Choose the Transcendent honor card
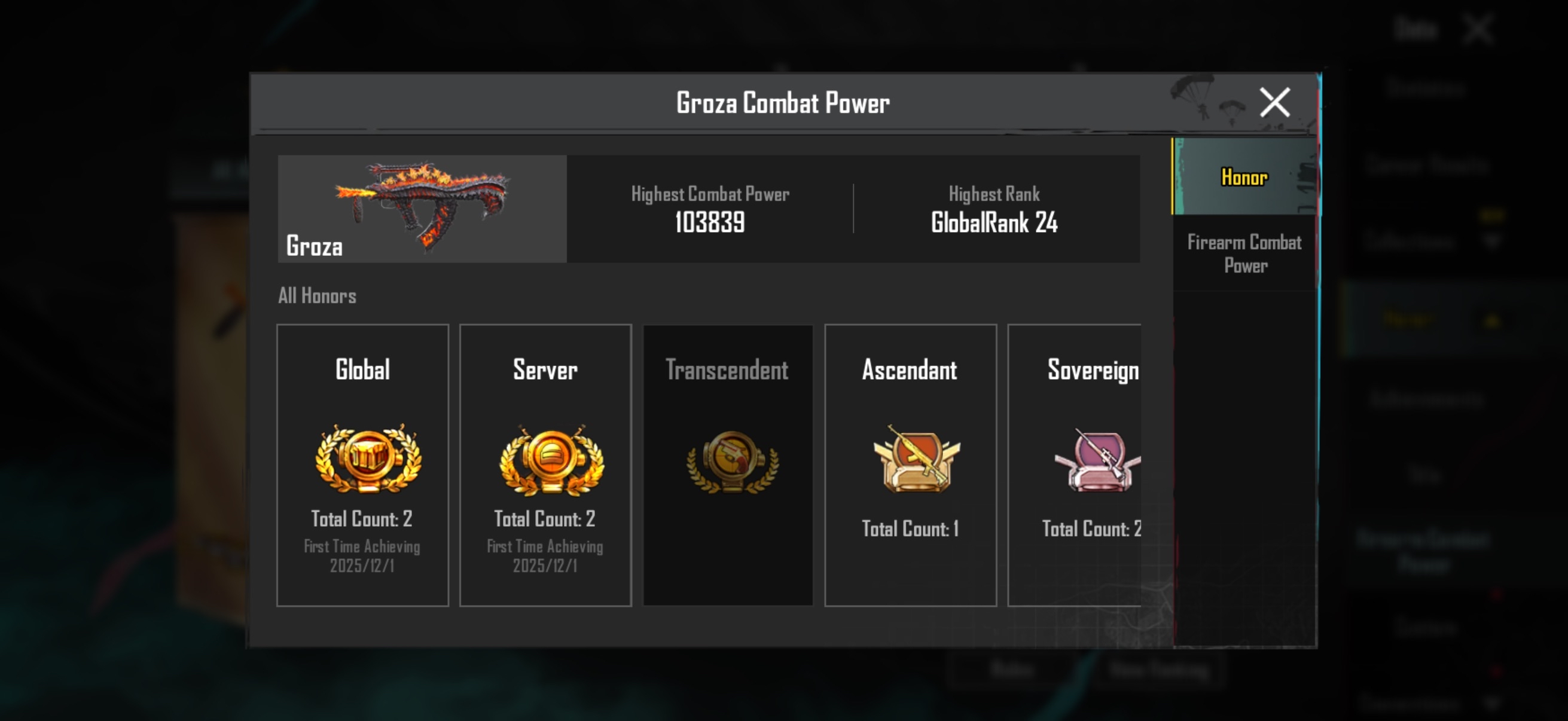 [727, 465]
